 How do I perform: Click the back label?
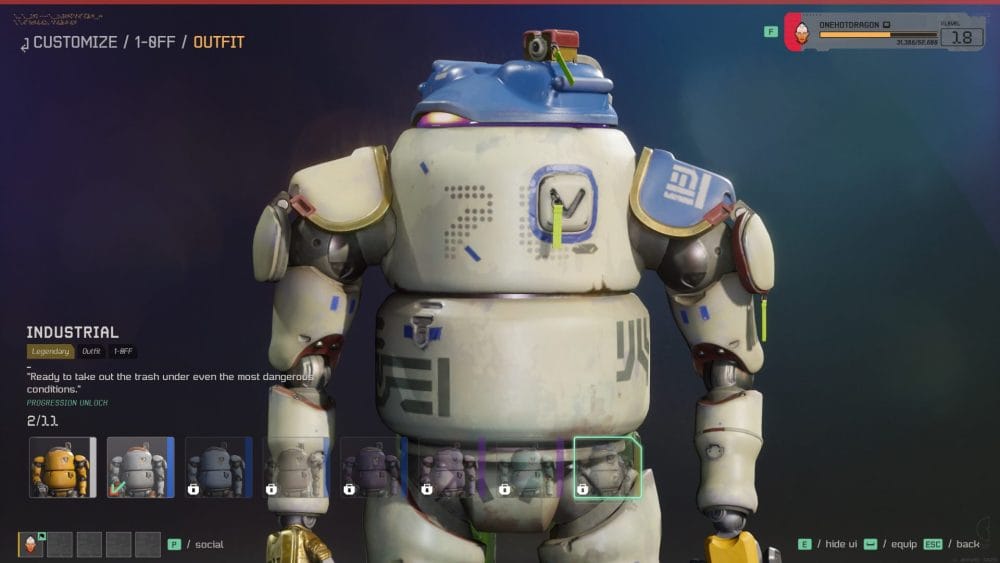tap(967, 544)
